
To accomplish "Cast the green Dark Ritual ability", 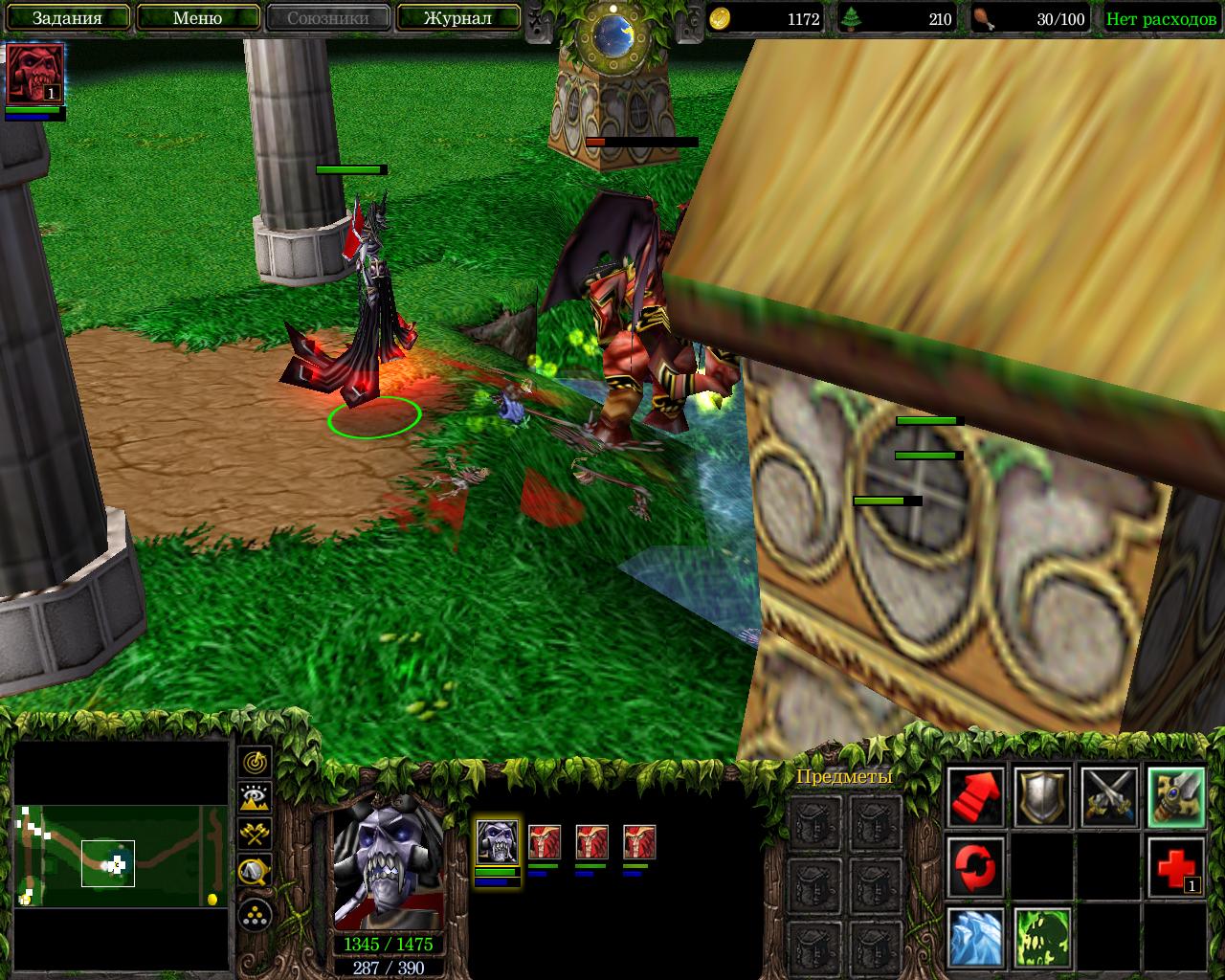I will tap(1042, 938).
